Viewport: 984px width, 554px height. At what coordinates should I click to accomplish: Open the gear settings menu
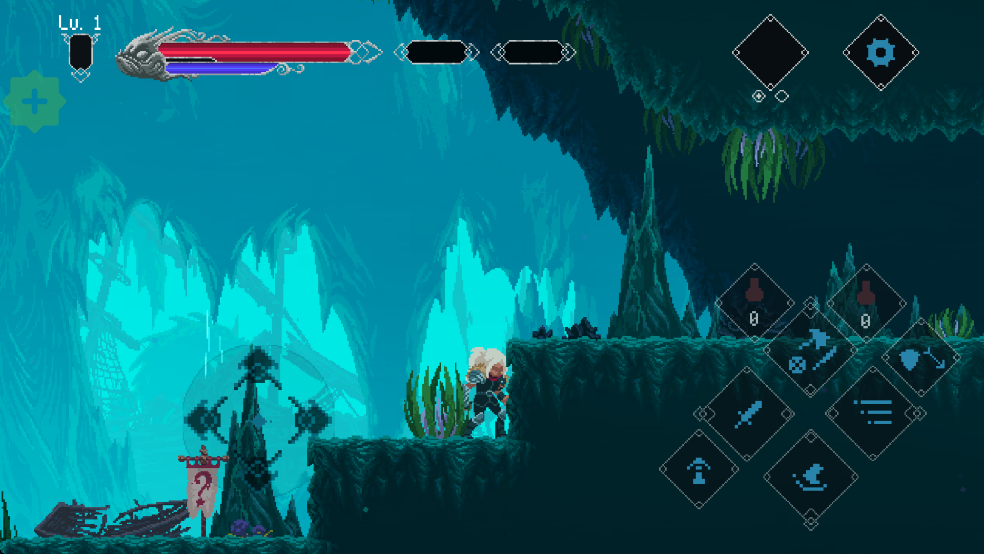coord(880,52)
